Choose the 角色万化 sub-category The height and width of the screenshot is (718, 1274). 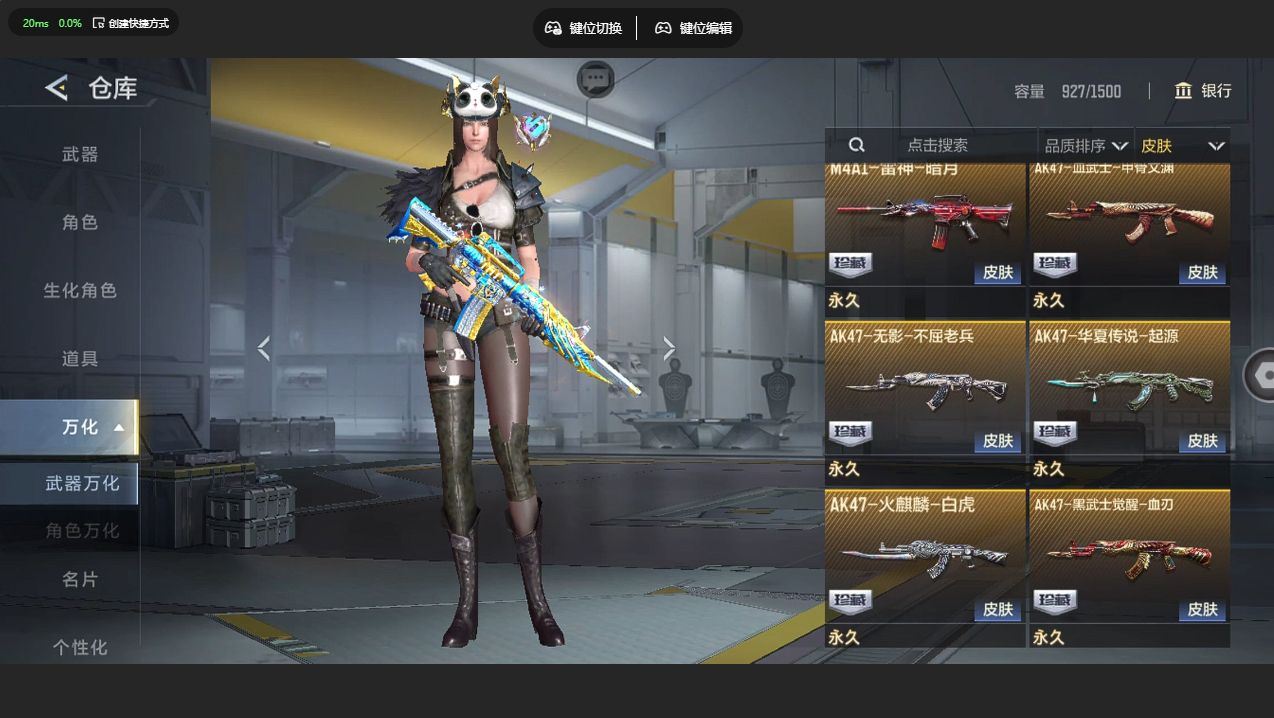(x=82, y=530)
